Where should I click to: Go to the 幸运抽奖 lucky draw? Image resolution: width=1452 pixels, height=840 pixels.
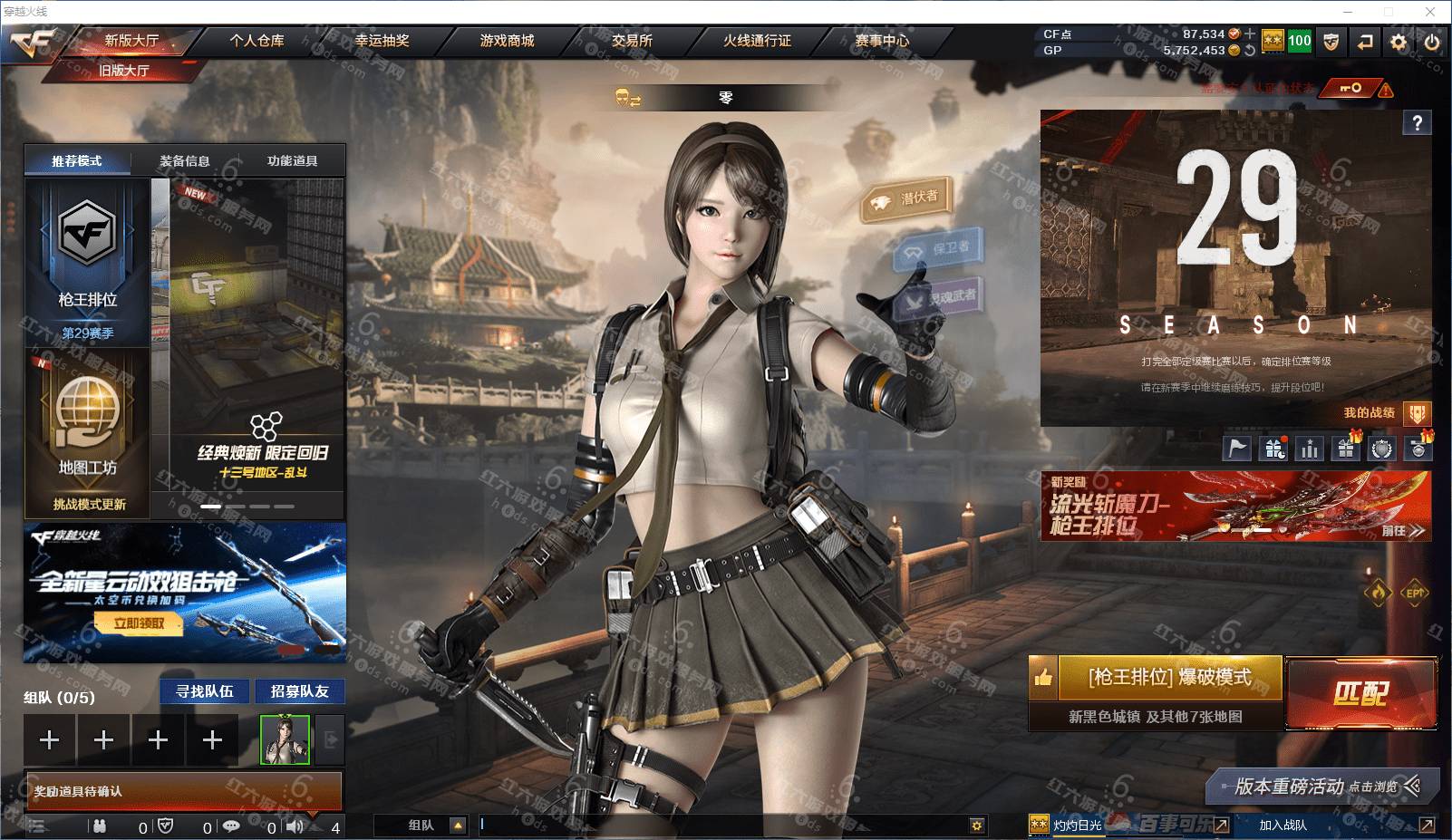382,41
